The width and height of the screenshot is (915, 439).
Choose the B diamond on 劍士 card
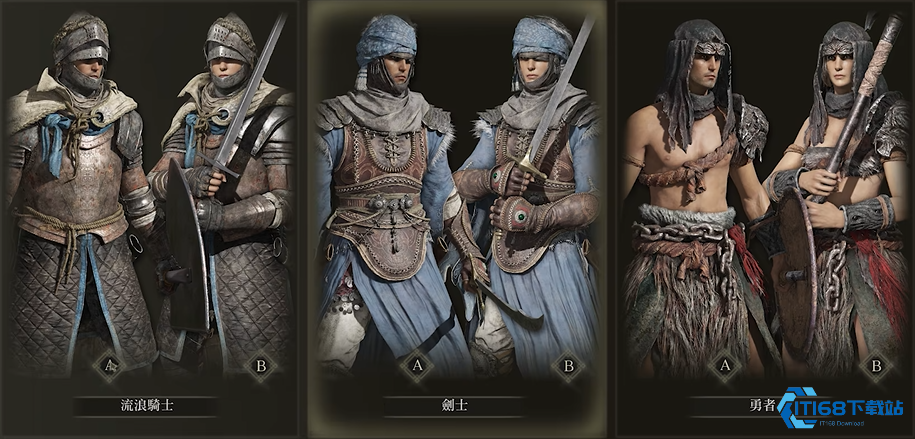tap(568, 367)
